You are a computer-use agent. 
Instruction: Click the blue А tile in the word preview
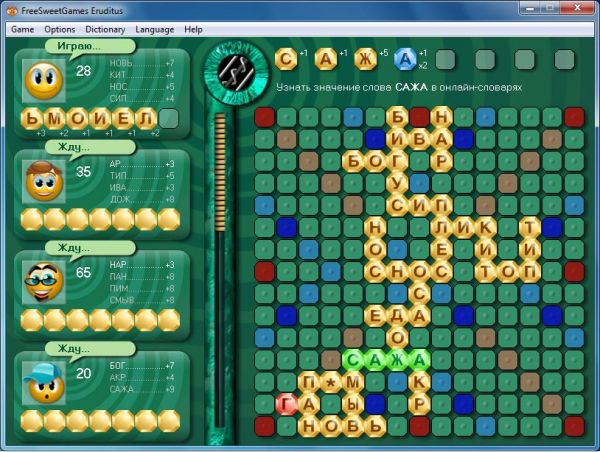click(x=405, y=60)
